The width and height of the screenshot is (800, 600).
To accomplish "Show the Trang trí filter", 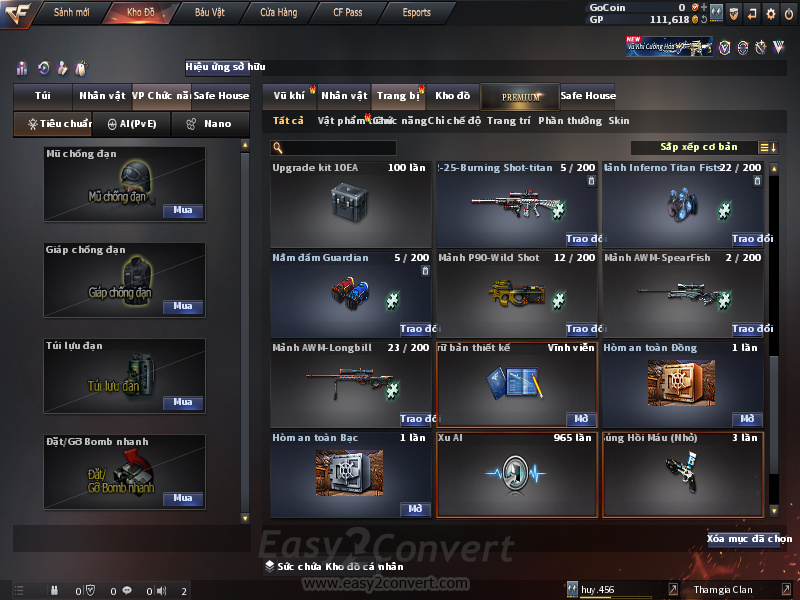I will (x=509, y=121).
